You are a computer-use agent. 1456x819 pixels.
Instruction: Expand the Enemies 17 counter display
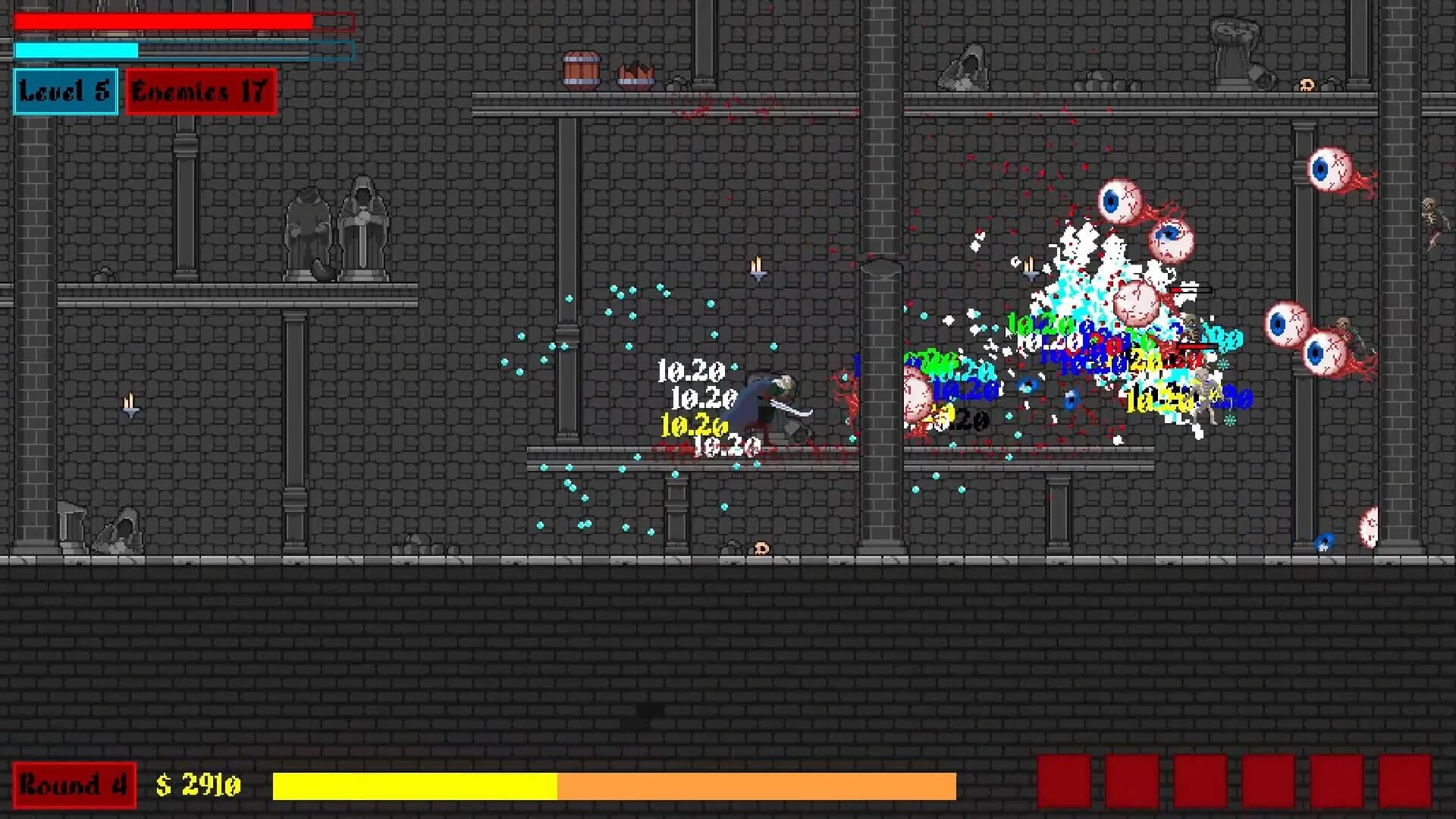pos(200,93)
